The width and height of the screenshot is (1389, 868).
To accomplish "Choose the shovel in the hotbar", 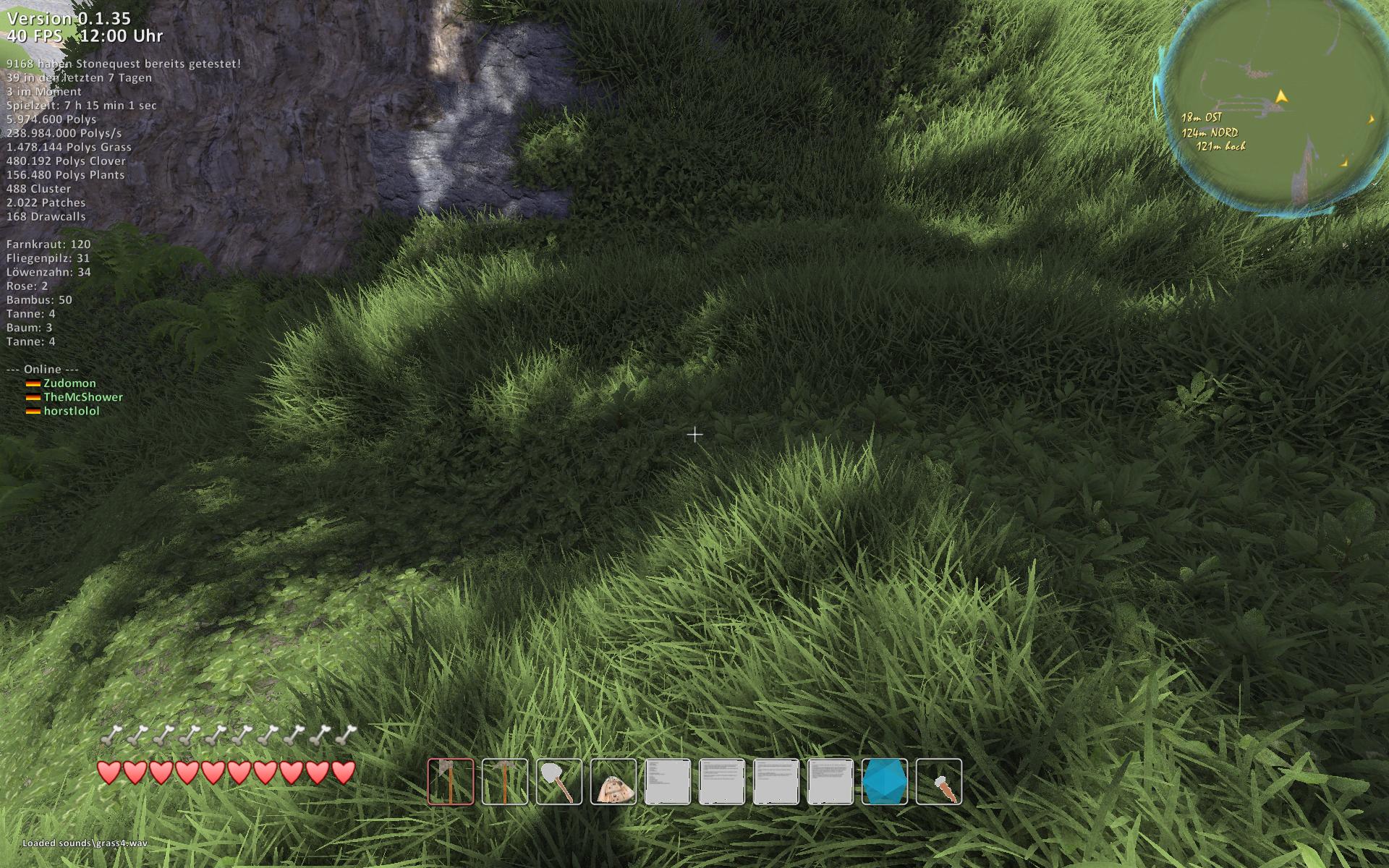I will pos(559,781).
